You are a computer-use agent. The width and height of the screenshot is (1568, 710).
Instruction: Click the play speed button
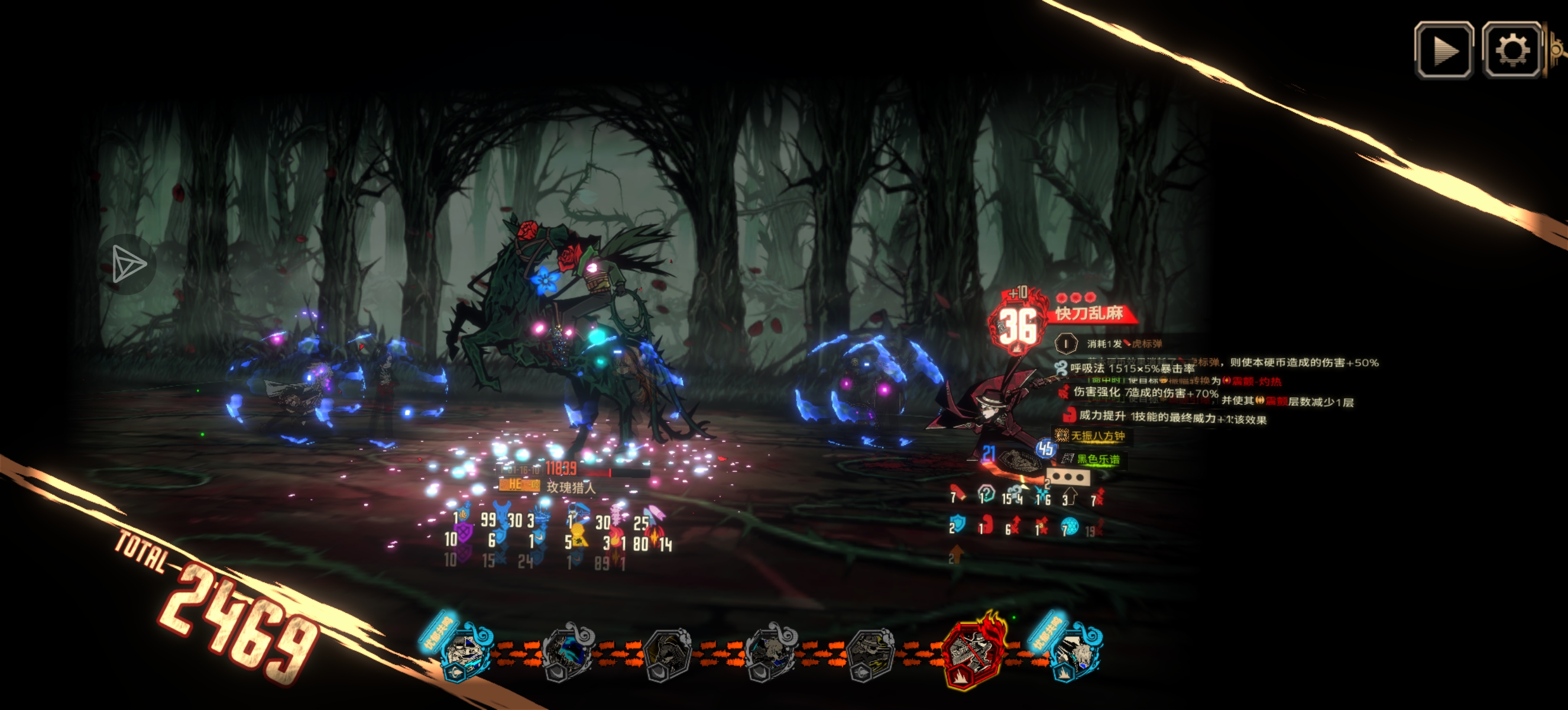pyautogui.click(x=1444, y=50)
